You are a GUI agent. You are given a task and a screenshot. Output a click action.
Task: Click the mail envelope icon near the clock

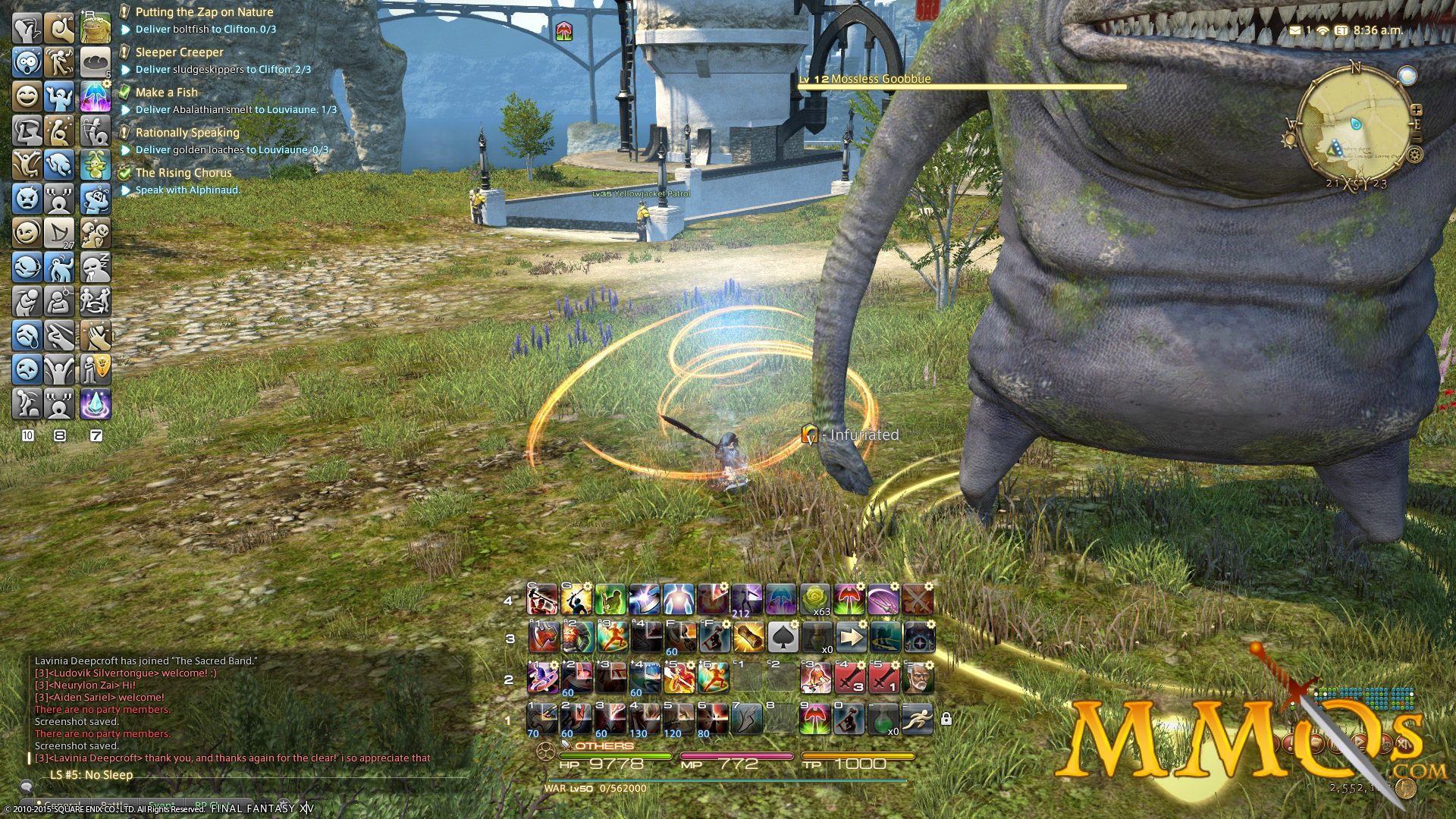[x=1295, y=30]
